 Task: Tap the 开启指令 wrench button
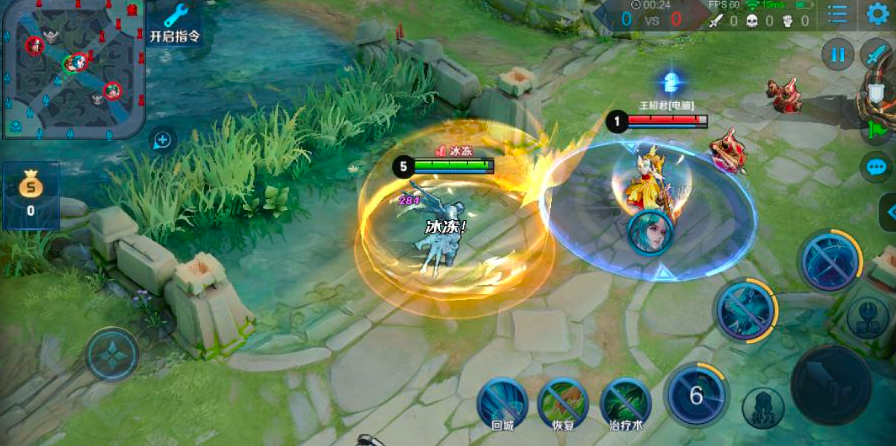175,22
